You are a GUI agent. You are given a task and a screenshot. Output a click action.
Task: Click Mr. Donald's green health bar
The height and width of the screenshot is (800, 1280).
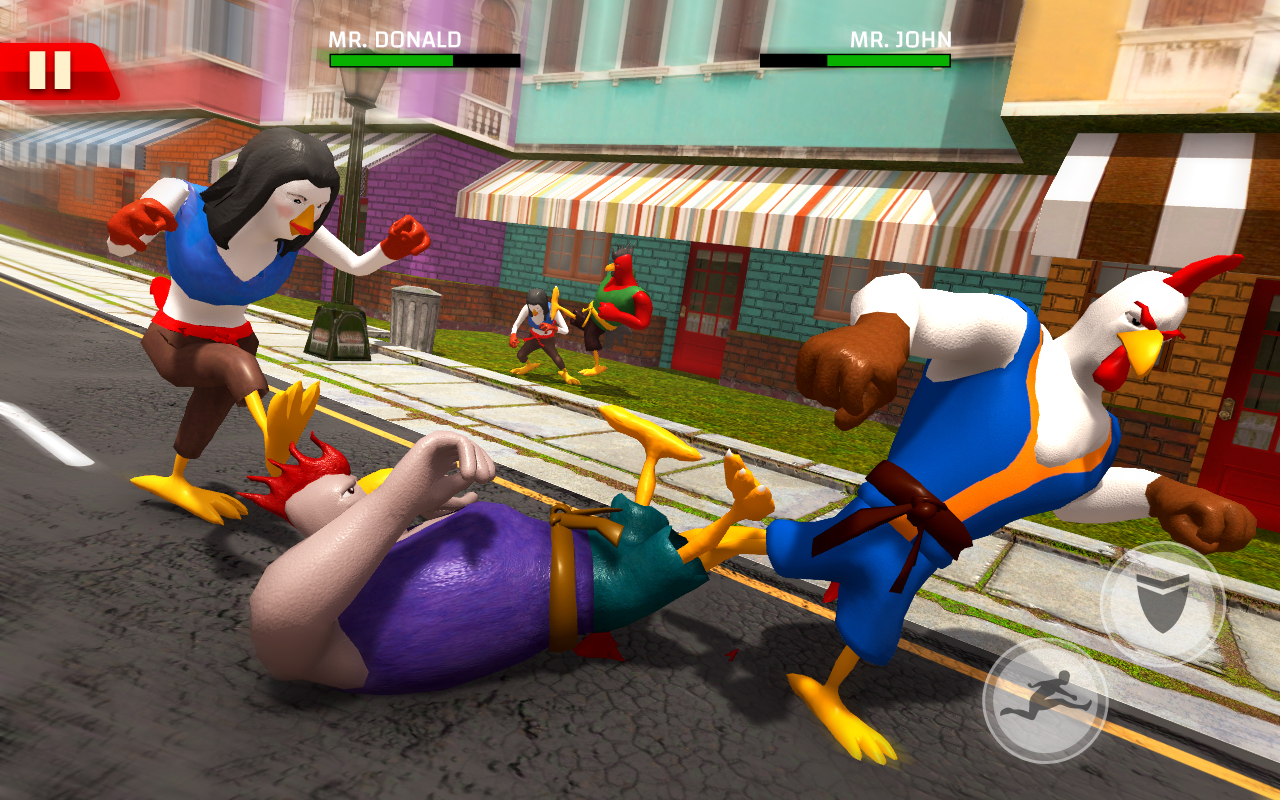(390, 62)
